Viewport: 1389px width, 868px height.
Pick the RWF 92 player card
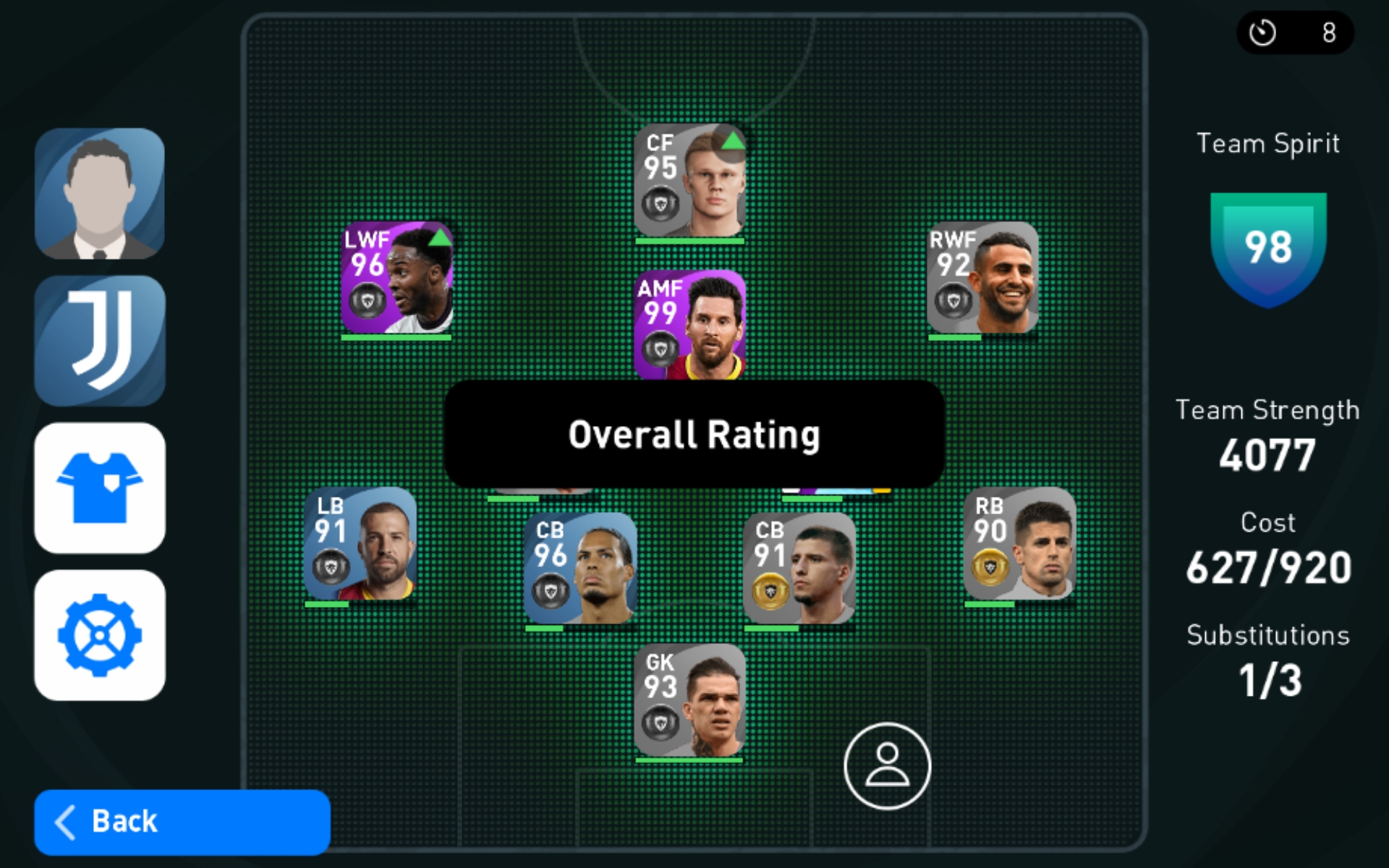[x=982, y=278]
